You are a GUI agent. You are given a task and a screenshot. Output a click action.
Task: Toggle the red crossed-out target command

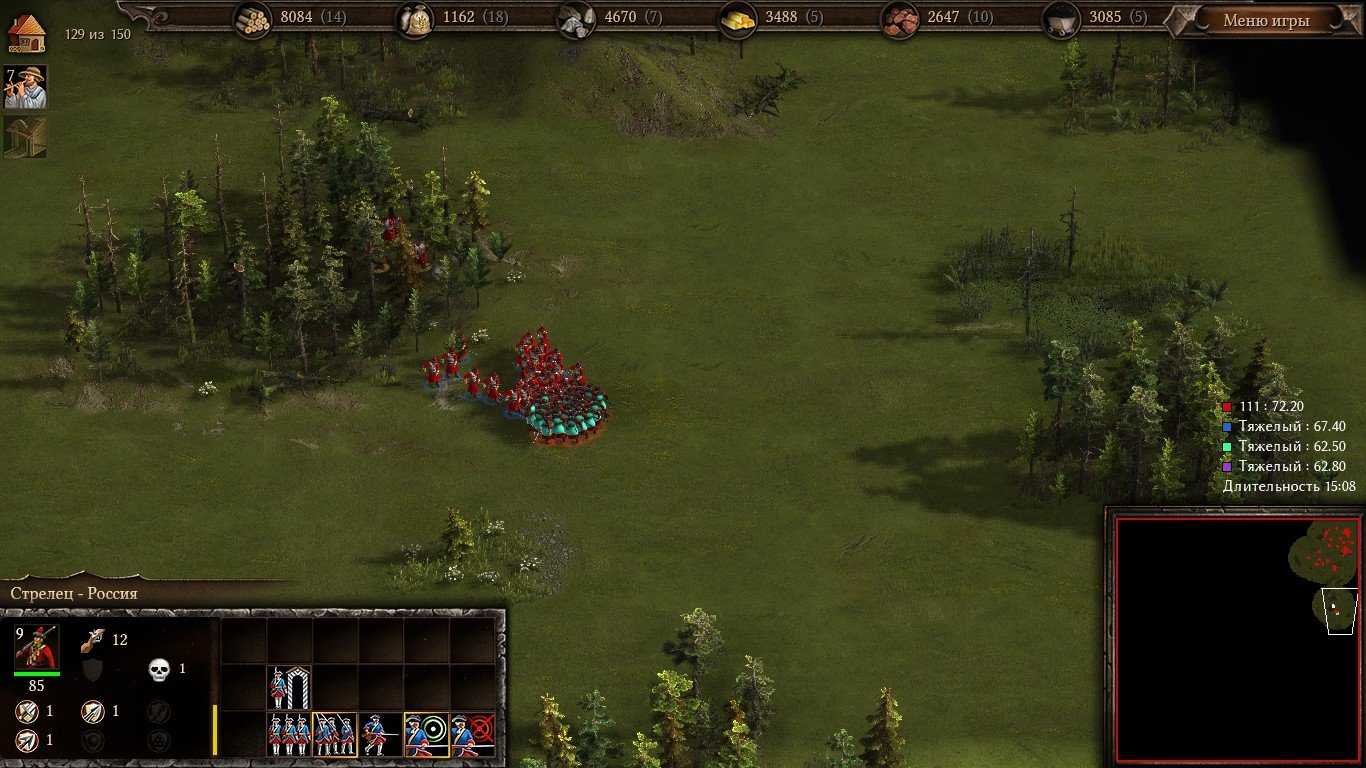point(472,734)
